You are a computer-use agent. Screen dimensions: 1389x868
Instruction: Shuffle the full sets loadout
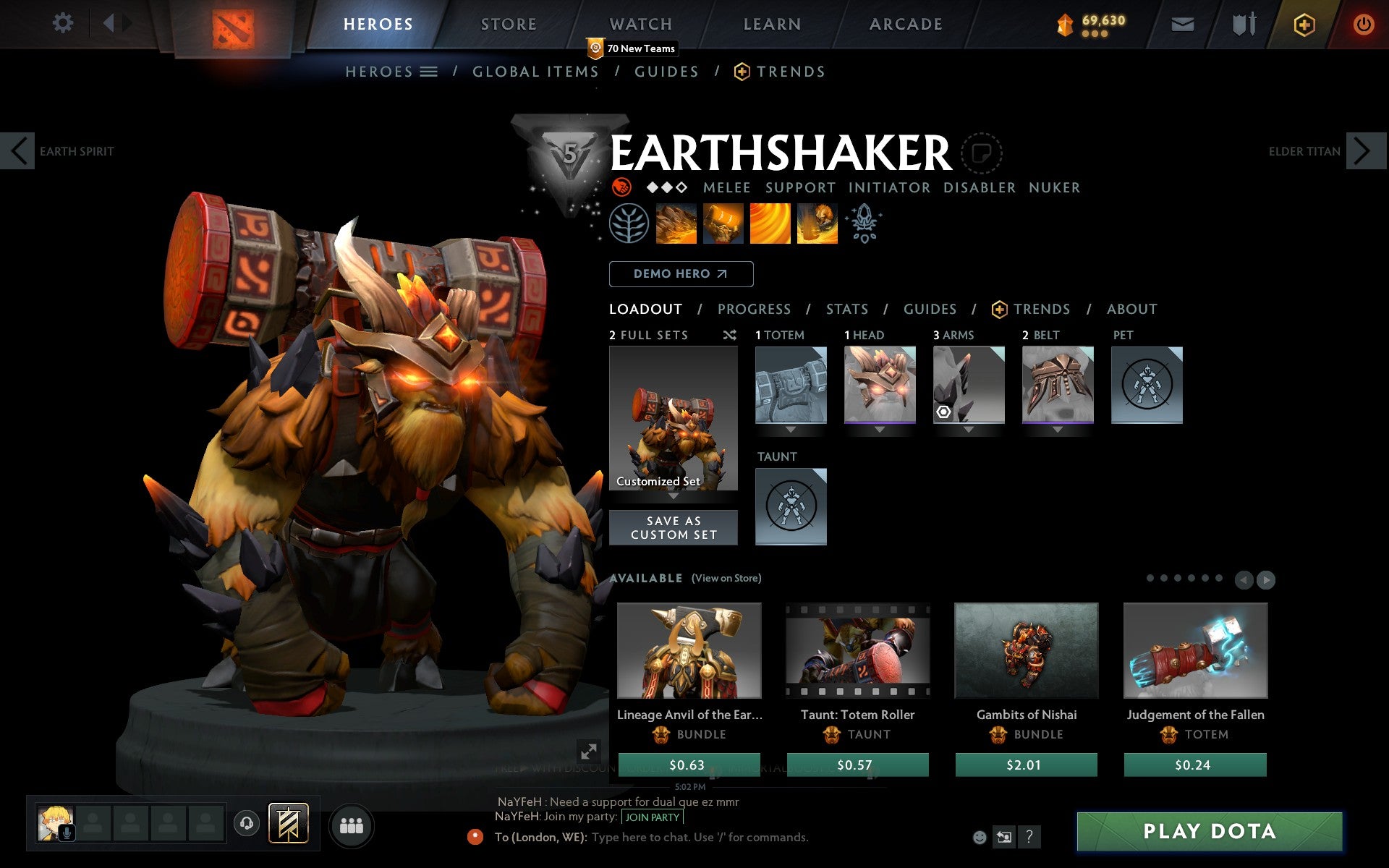click(729, 335)
